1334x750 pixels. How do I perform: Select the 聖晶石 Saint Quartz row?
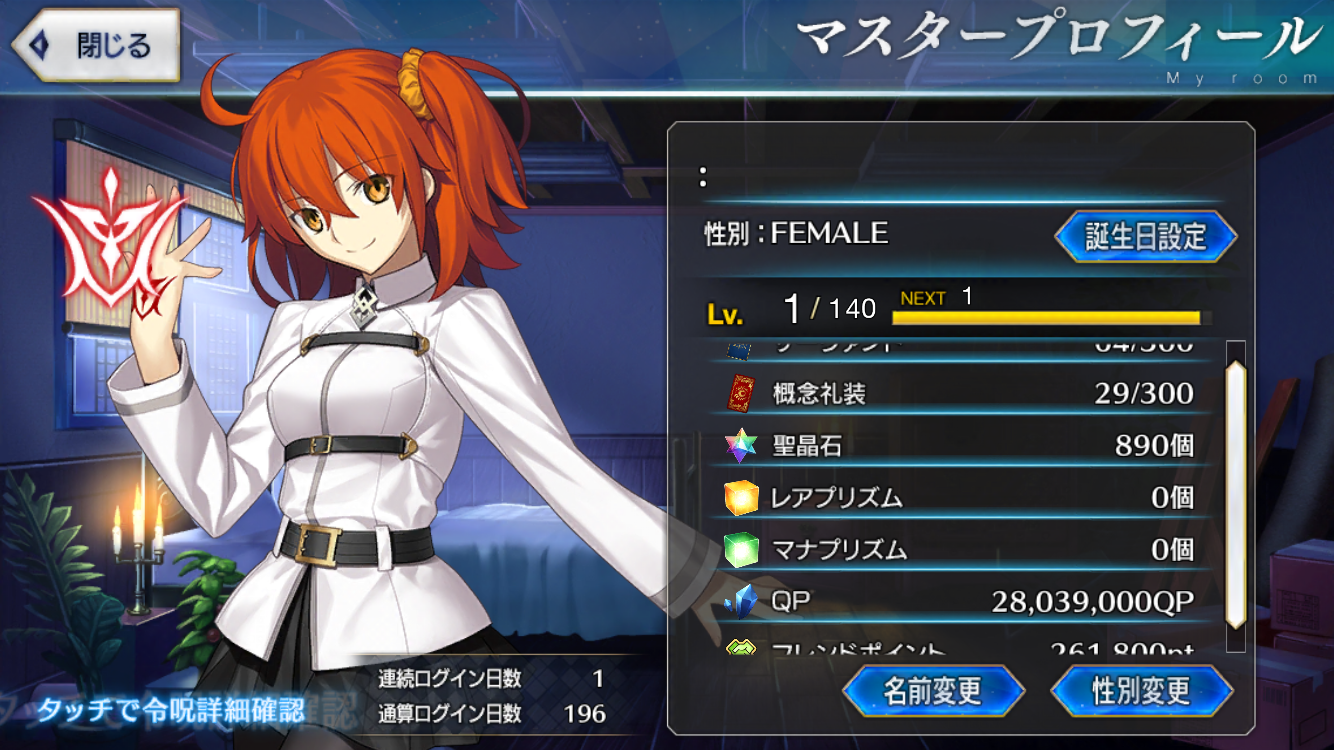click(x=958, y=445)
